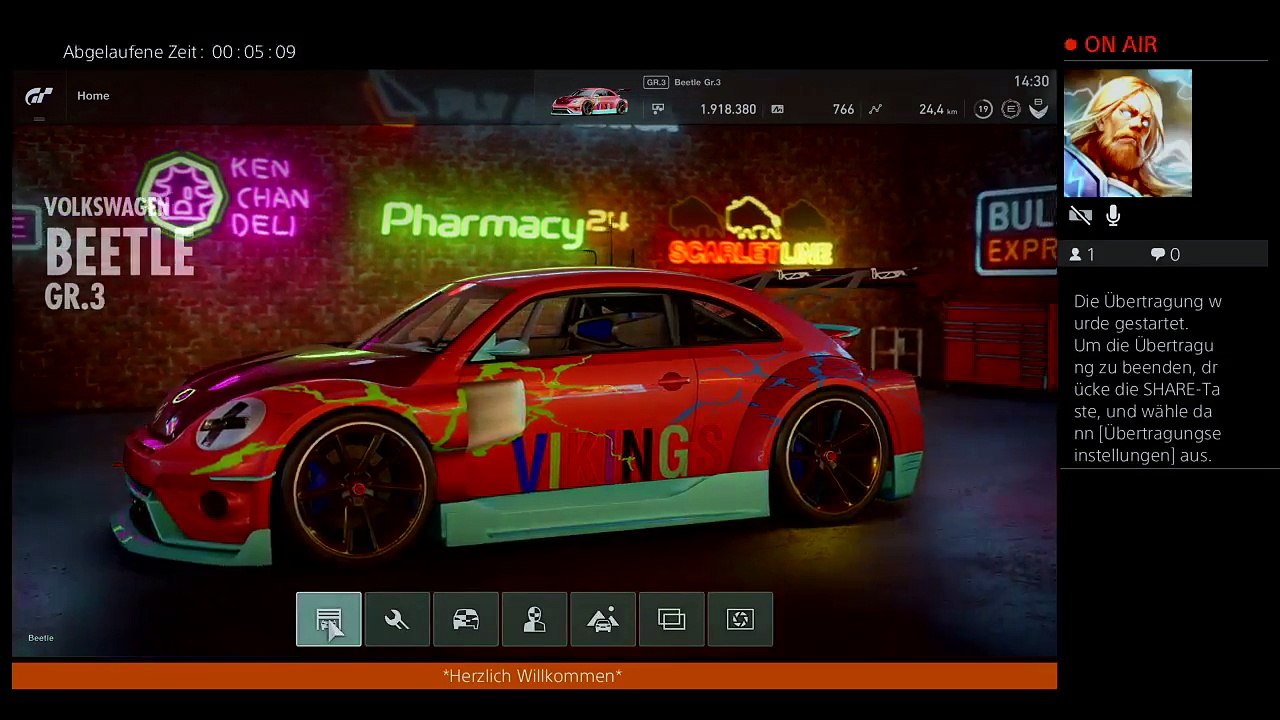Select the Beetle Gr.3 car thumbnail in header
This screenshot has height=720, width=1280.
pyautogui.click(x=590, y=102)
